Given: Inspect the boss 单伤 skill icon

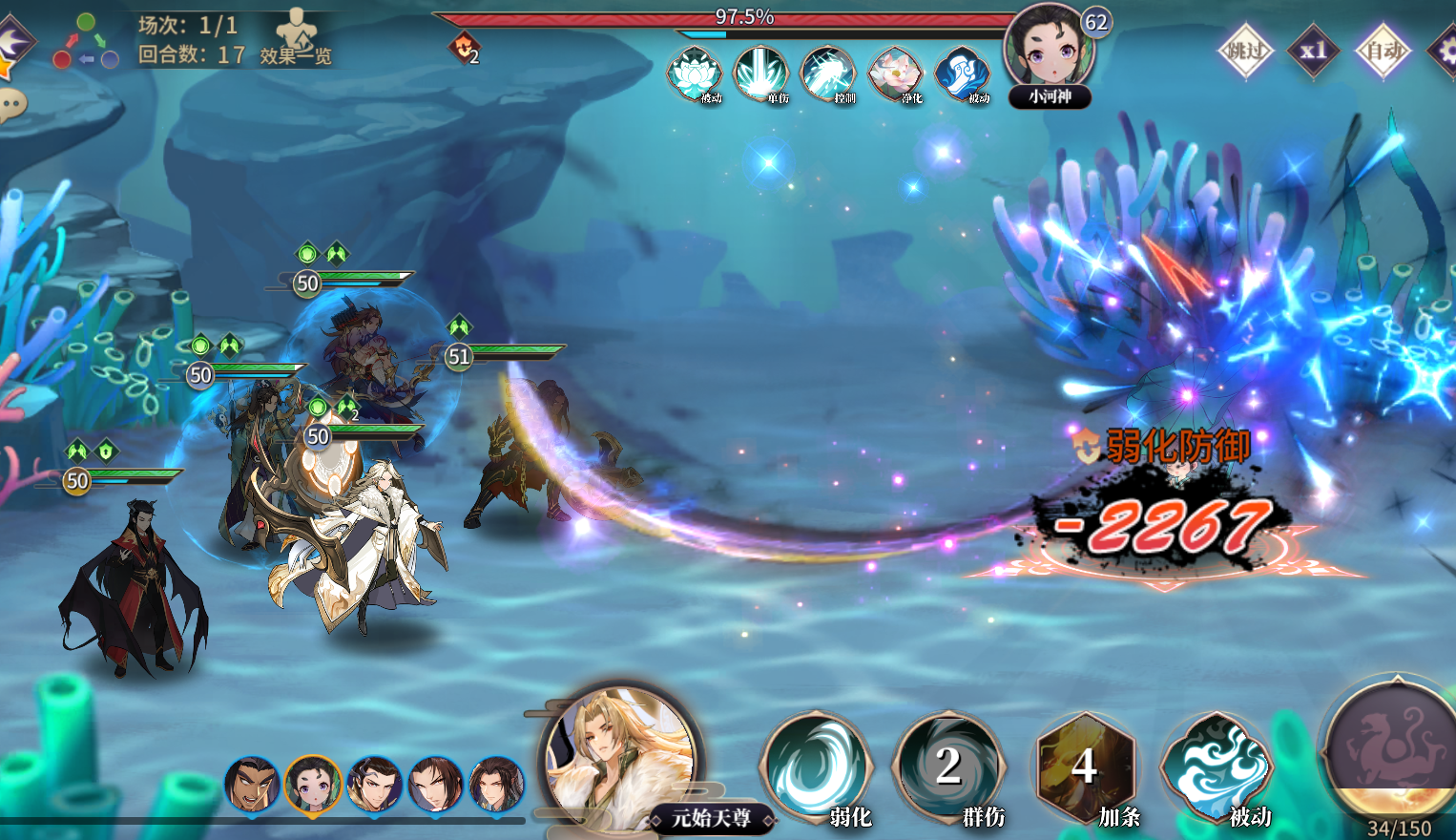Looking at the screenshot, I should [760, 73].
